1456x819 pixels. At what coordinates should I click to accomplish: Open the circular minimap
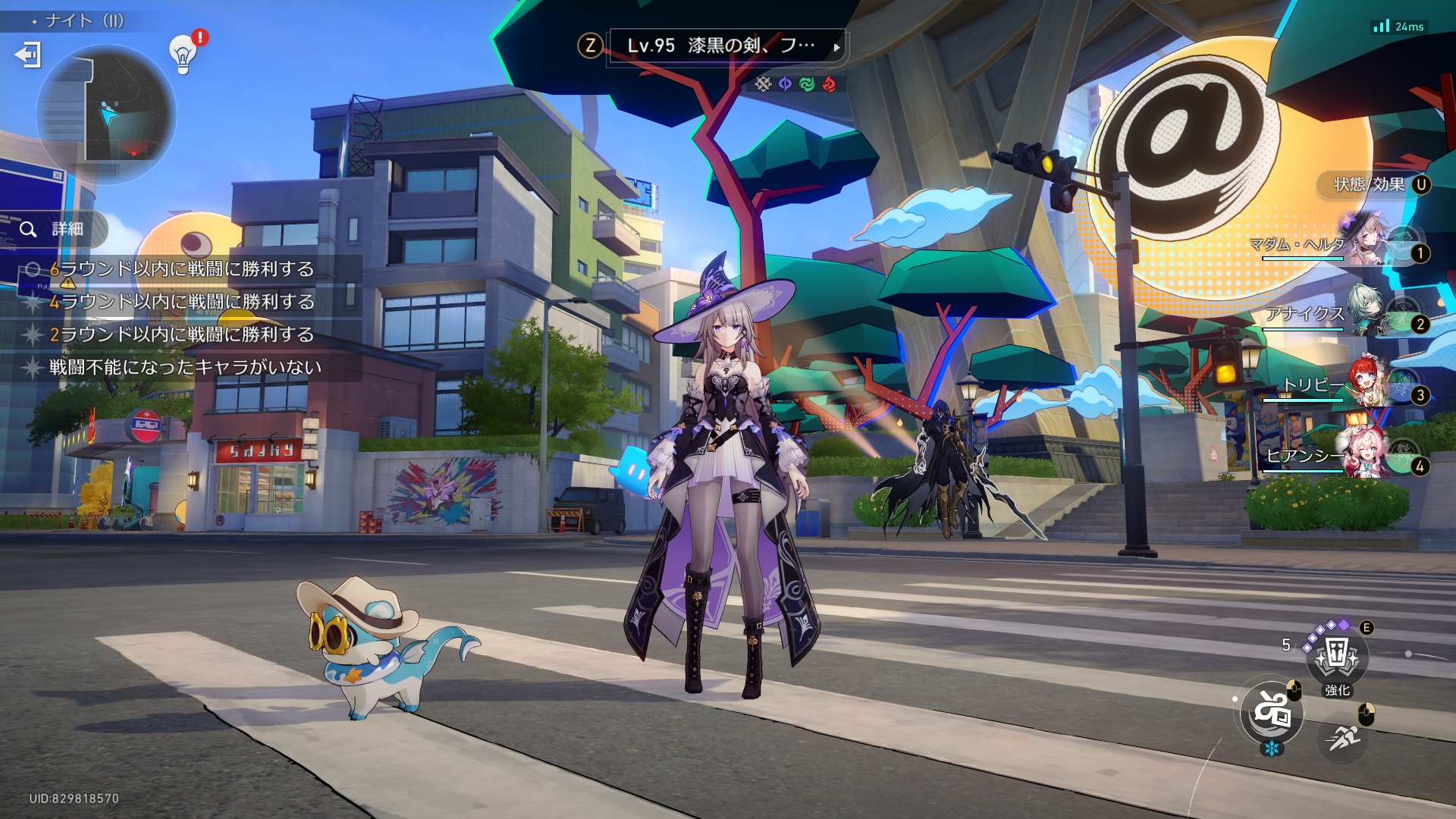click(106, 114)
